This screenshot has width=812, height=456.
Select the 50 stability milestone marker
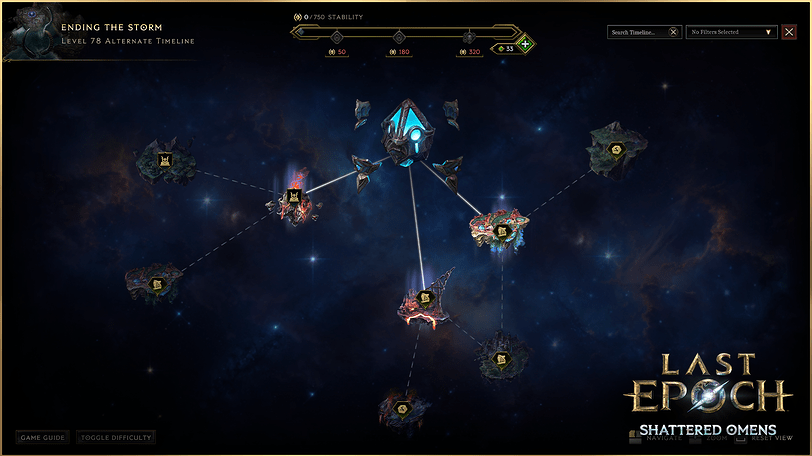click(336, 38)
